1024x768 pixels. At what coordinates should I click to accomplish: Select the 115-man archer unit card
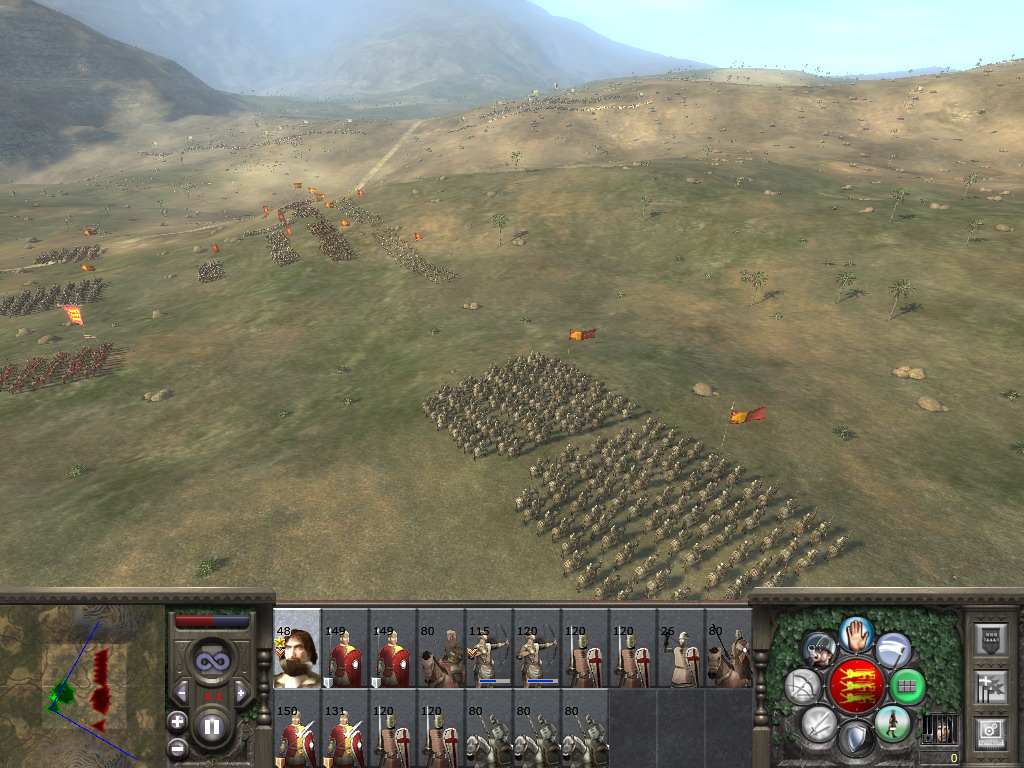[x=489, y=648]
